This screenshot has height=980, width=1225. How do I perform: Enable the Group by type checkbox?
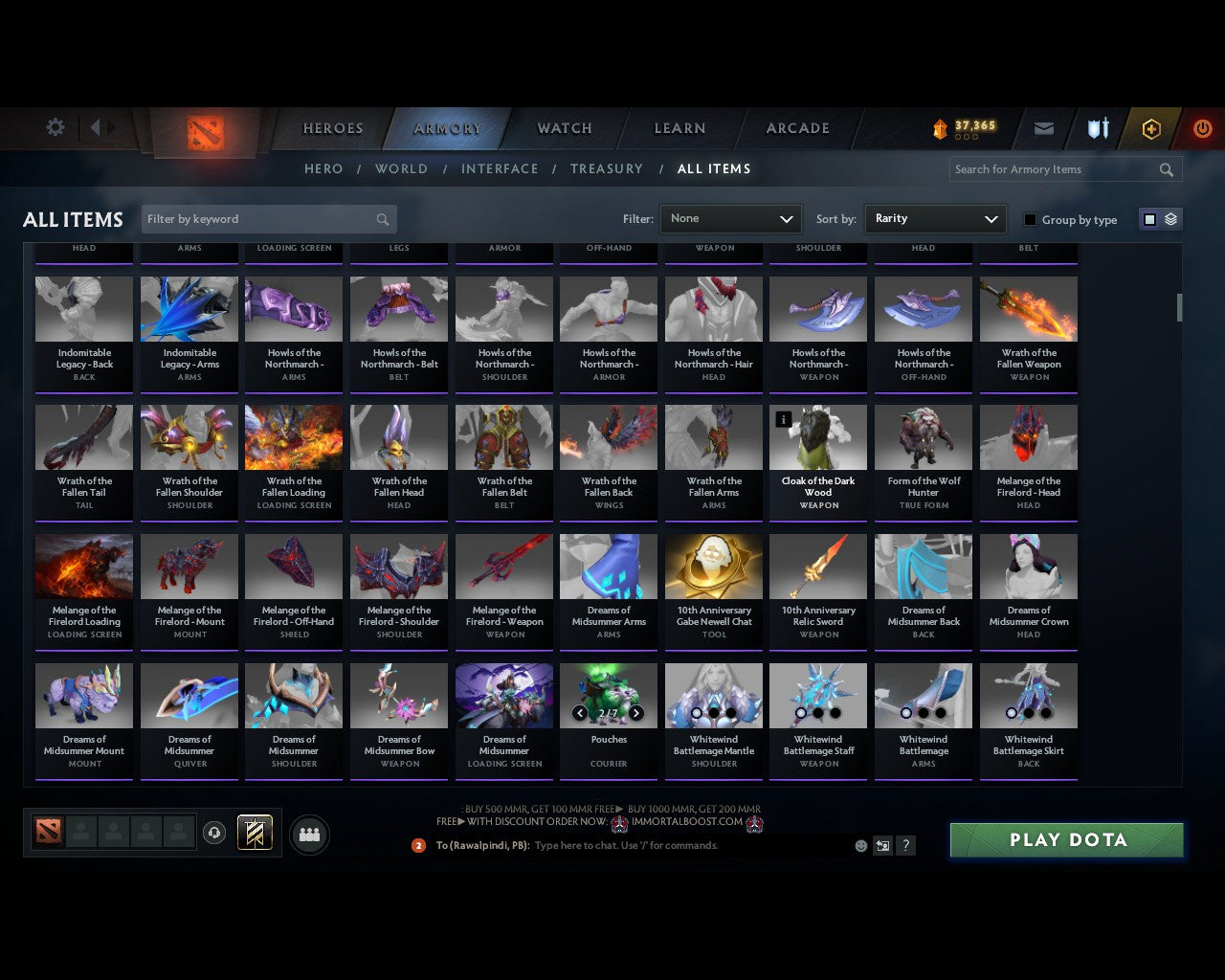1030,219
